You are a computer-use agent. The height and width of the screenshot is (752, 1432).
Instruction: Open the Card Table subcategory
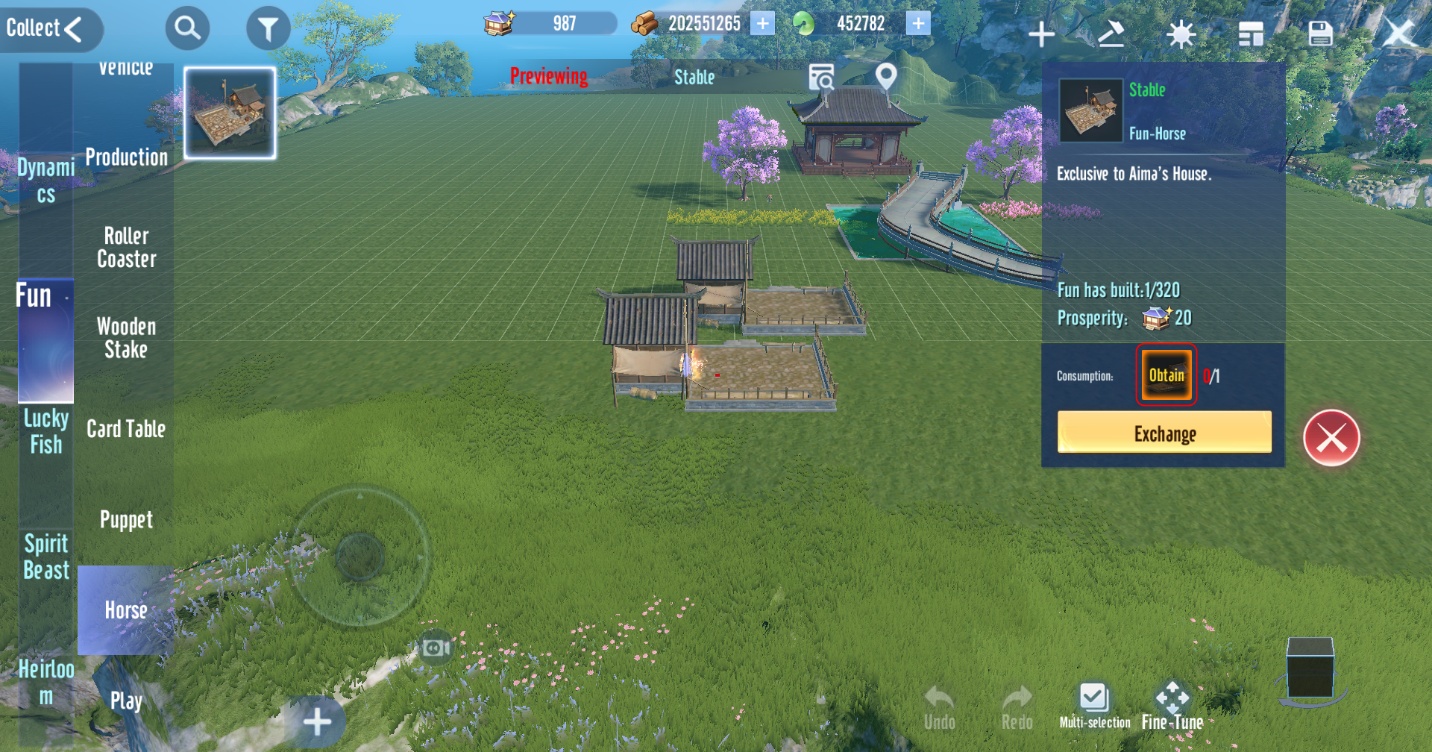126,429
